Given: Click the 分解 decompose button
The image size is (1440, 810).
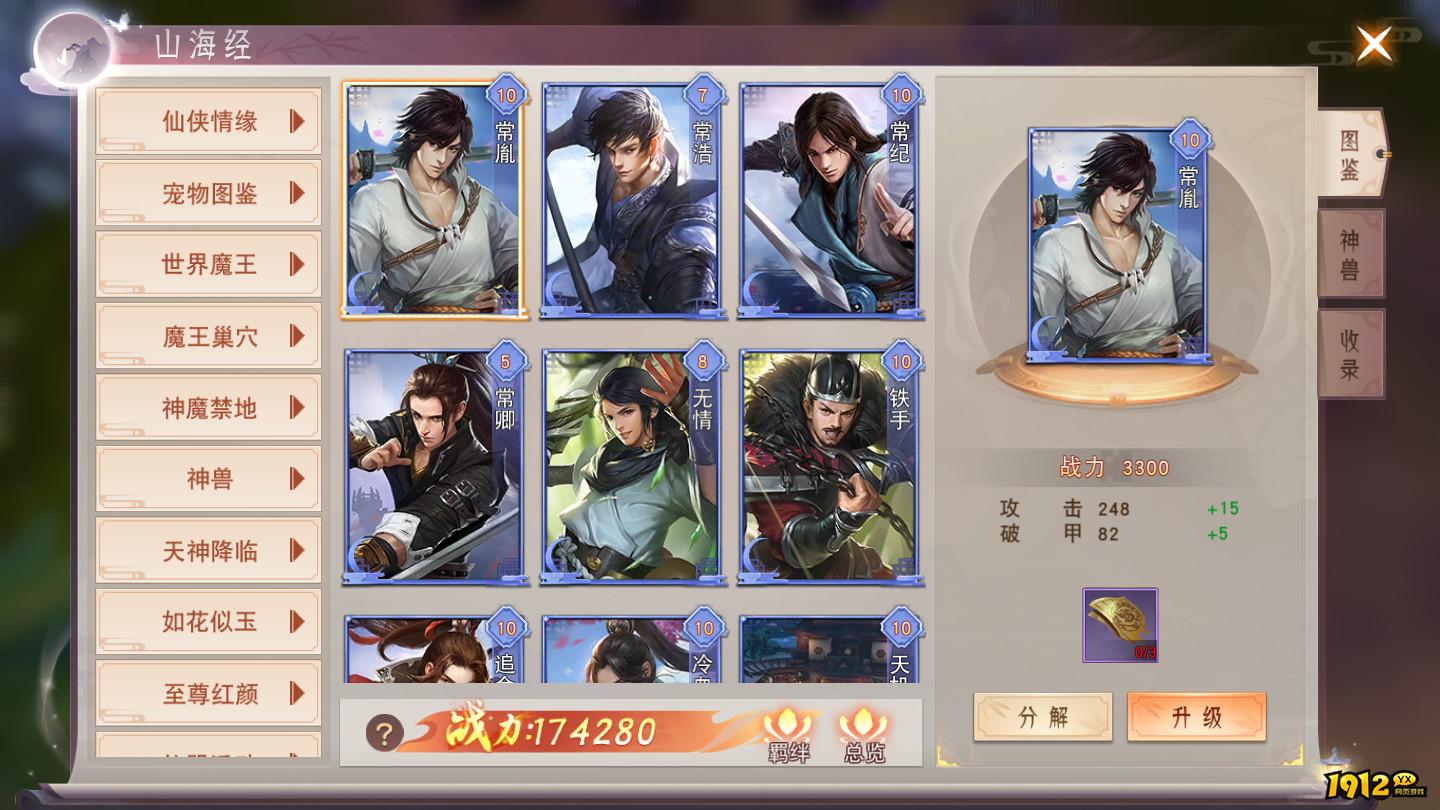Looking at the screenshot, I should (x=1042, y=717).
